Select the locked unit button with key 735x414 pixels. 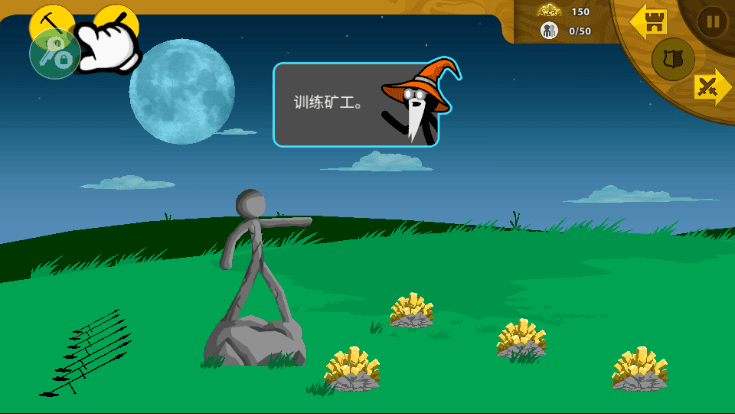[x=54, y=56]
